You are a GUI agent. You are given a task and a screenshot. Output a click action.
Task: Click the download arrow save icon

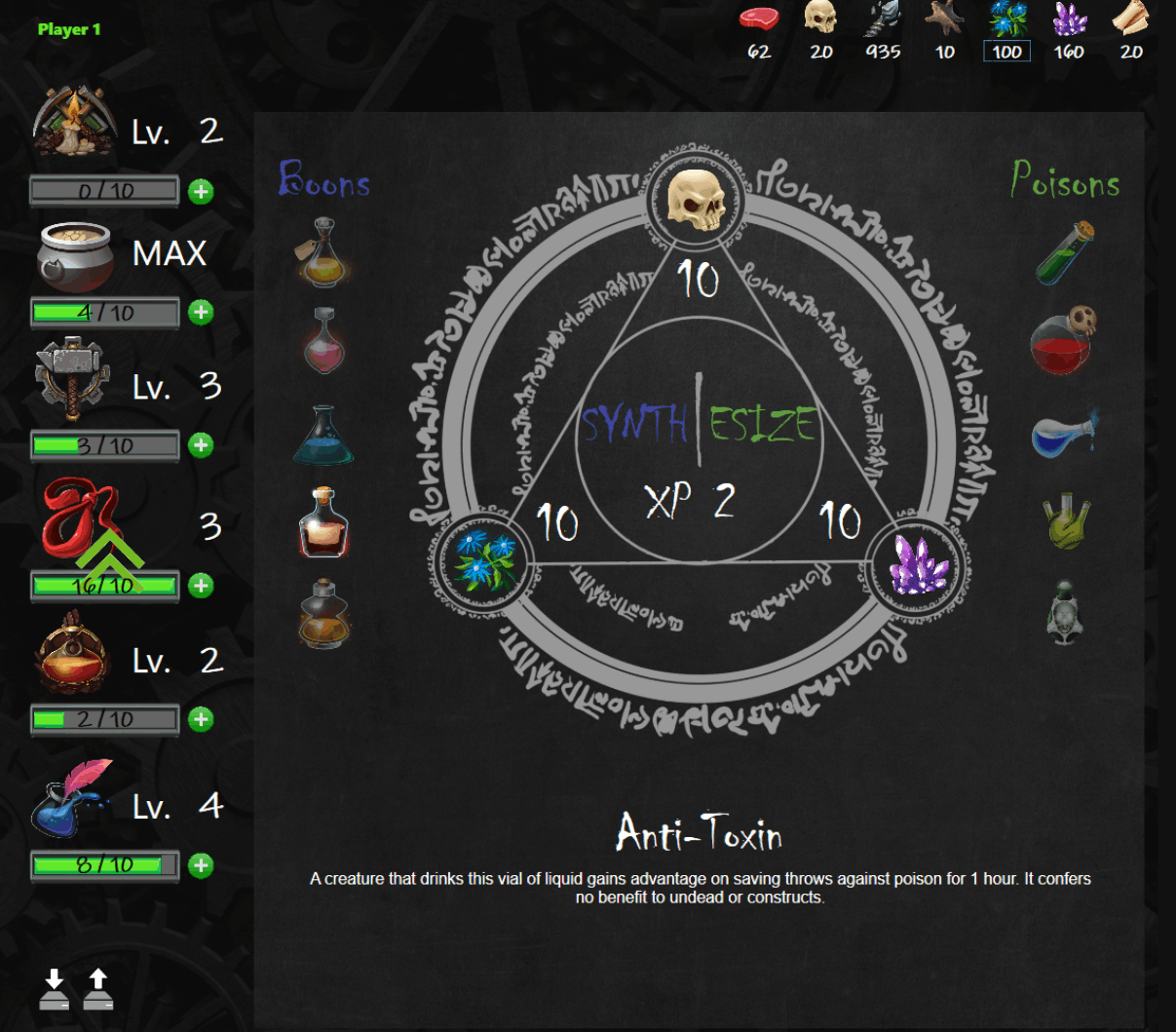(x=55, y=989)
